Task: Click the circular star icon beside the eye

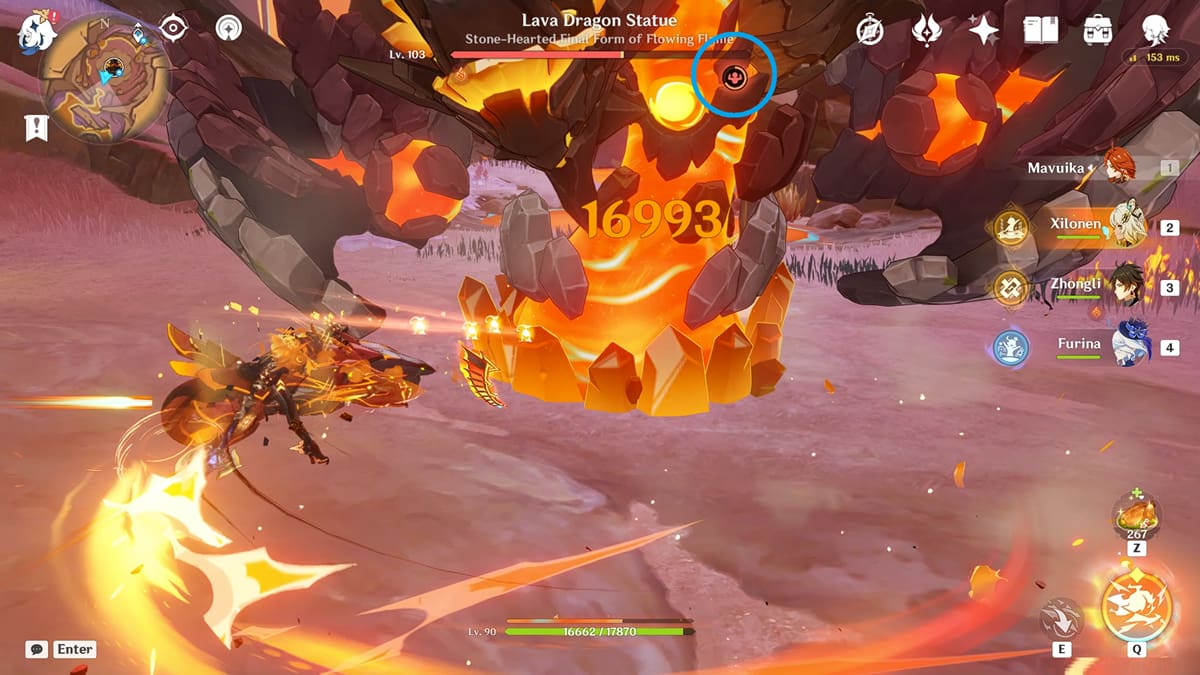Action: [229, 29]
